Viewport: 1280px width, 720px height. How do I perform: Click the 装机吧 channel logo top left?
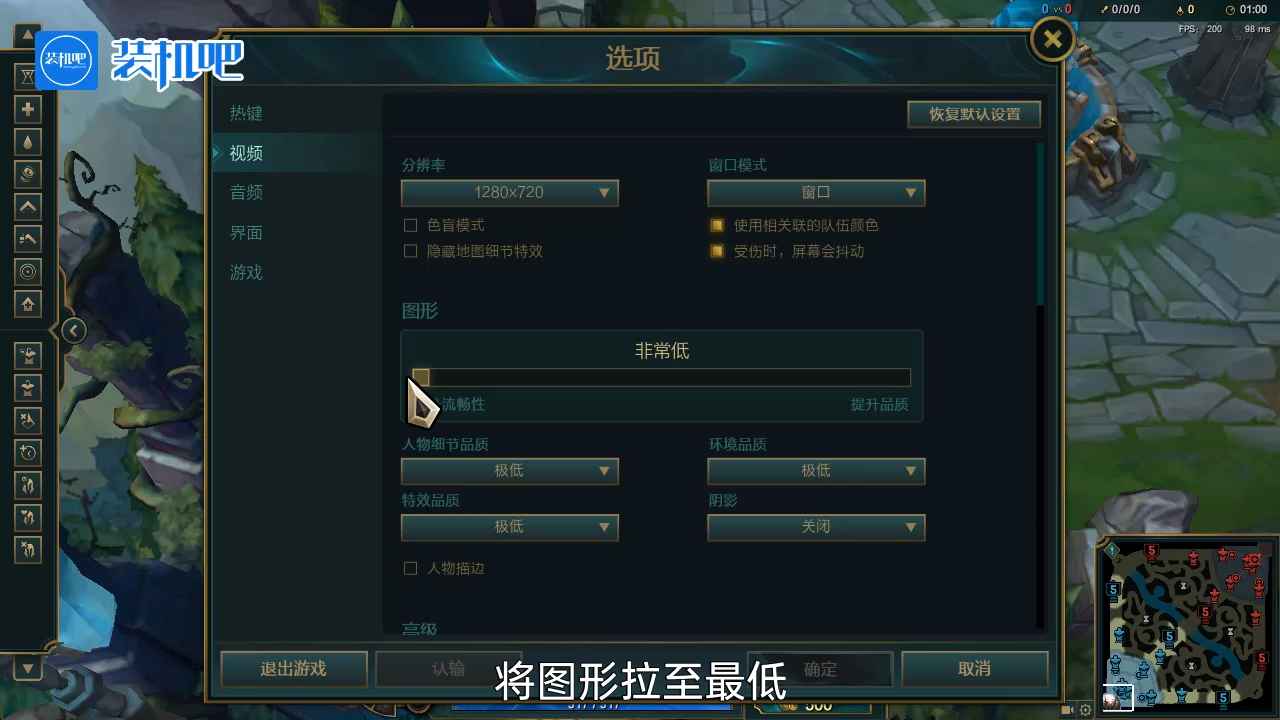[x=65, y=61]
